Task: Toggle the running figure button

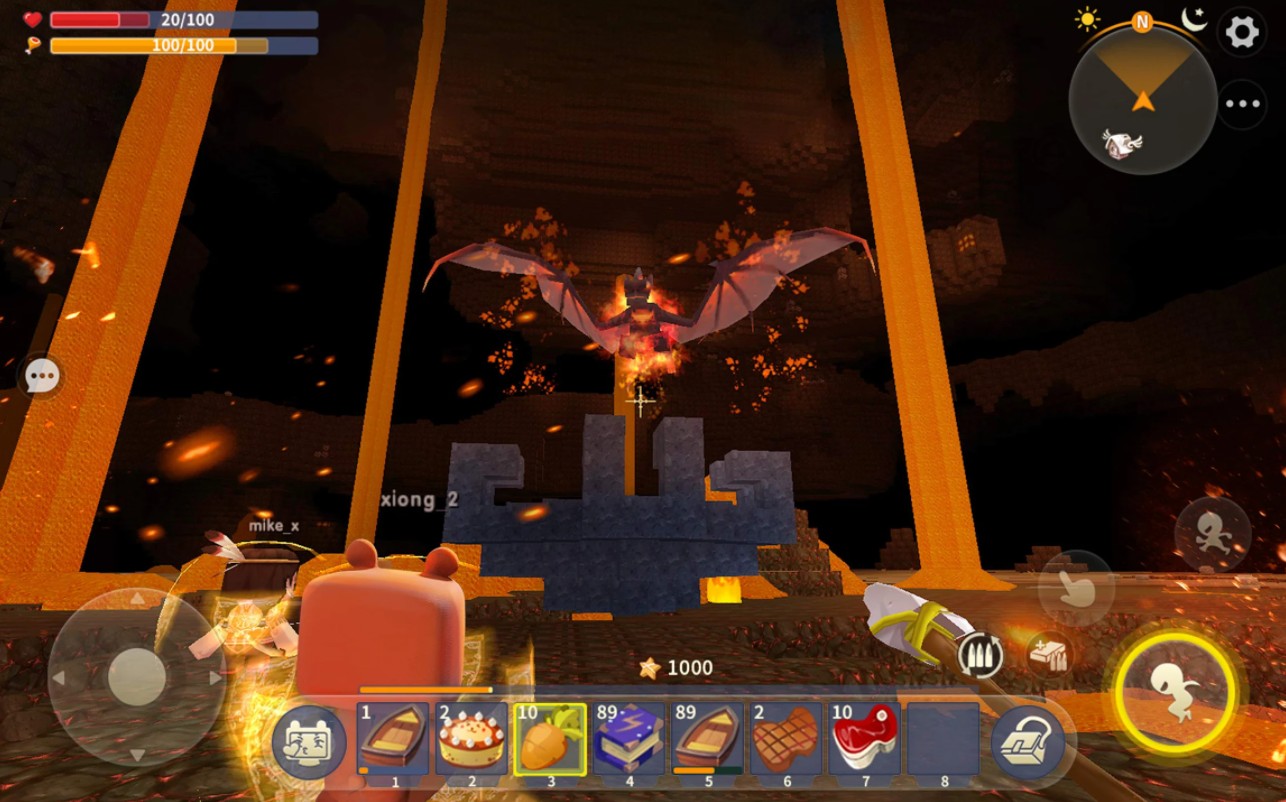Action: pos(1212,534)
